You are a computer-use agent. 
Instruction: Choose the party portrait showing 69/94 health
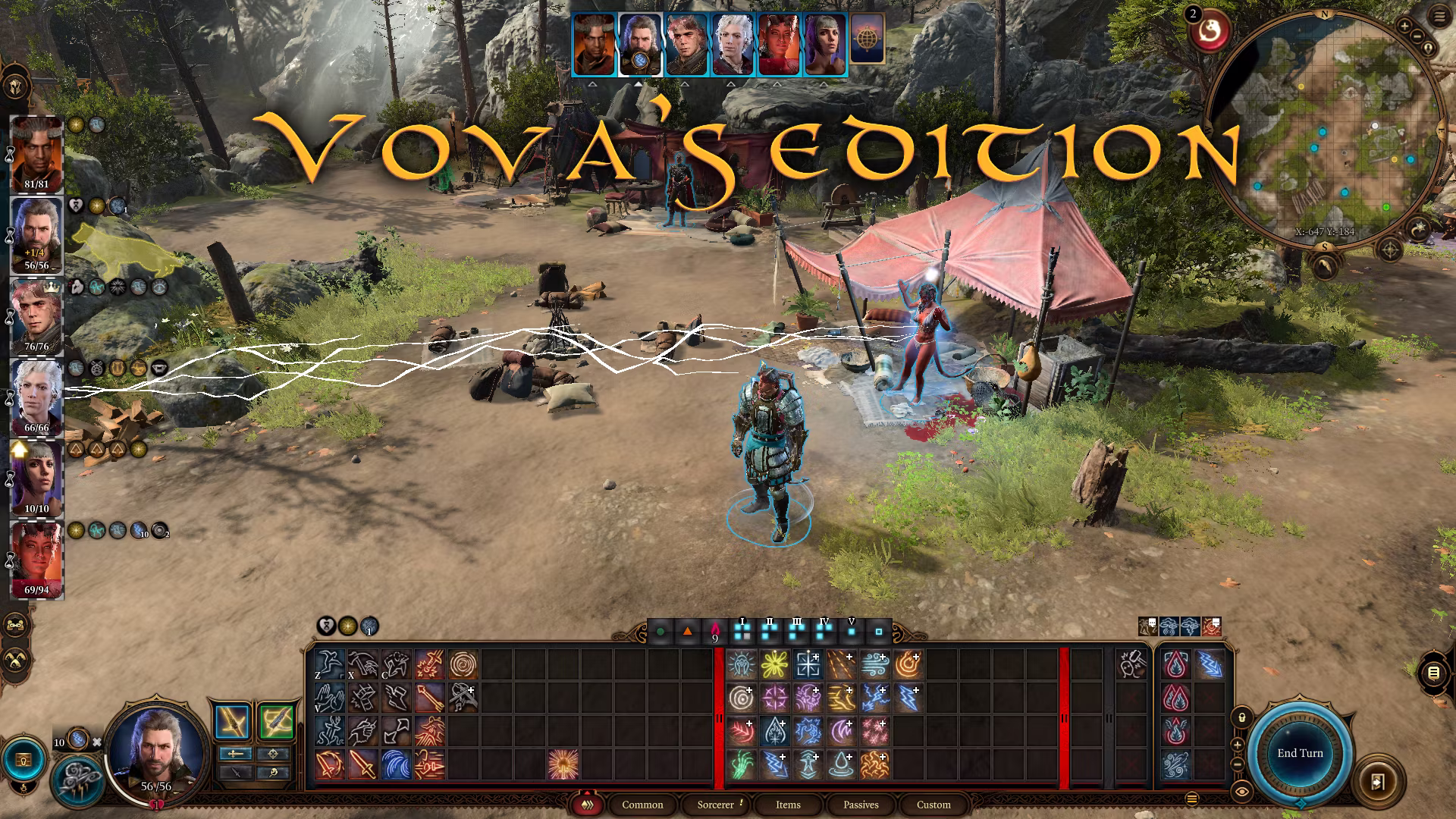pos(36,560)
